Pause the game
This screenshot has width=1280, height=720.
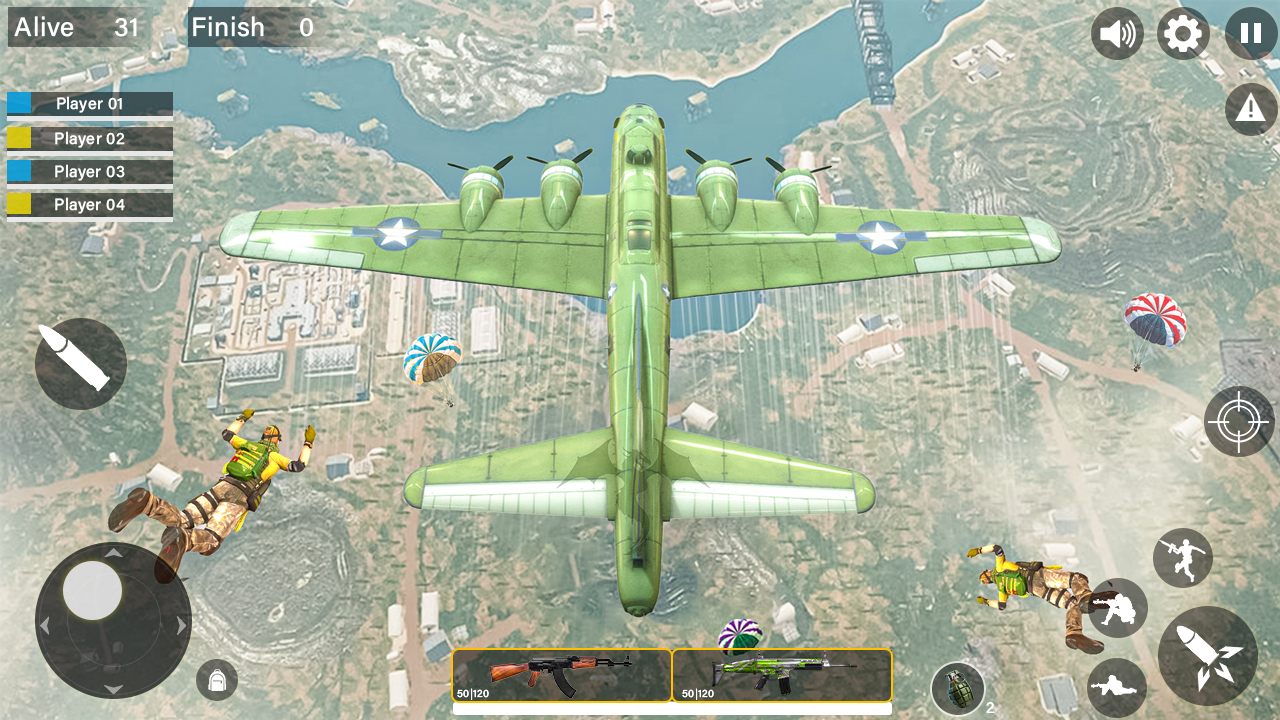1250,34
